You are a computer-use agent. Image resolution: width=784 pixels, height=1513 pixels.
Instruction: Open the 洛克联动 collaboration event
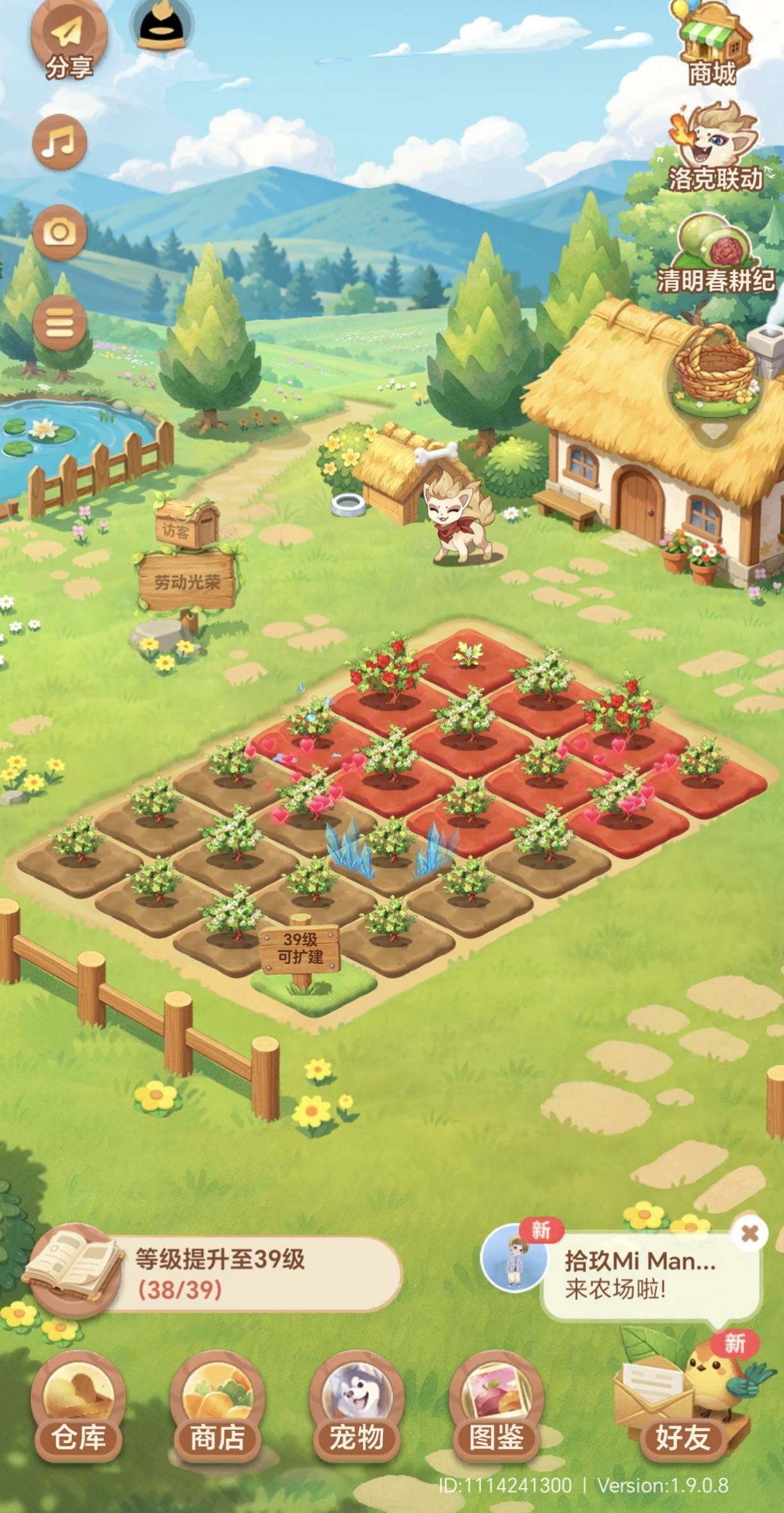tap(714, 149)
